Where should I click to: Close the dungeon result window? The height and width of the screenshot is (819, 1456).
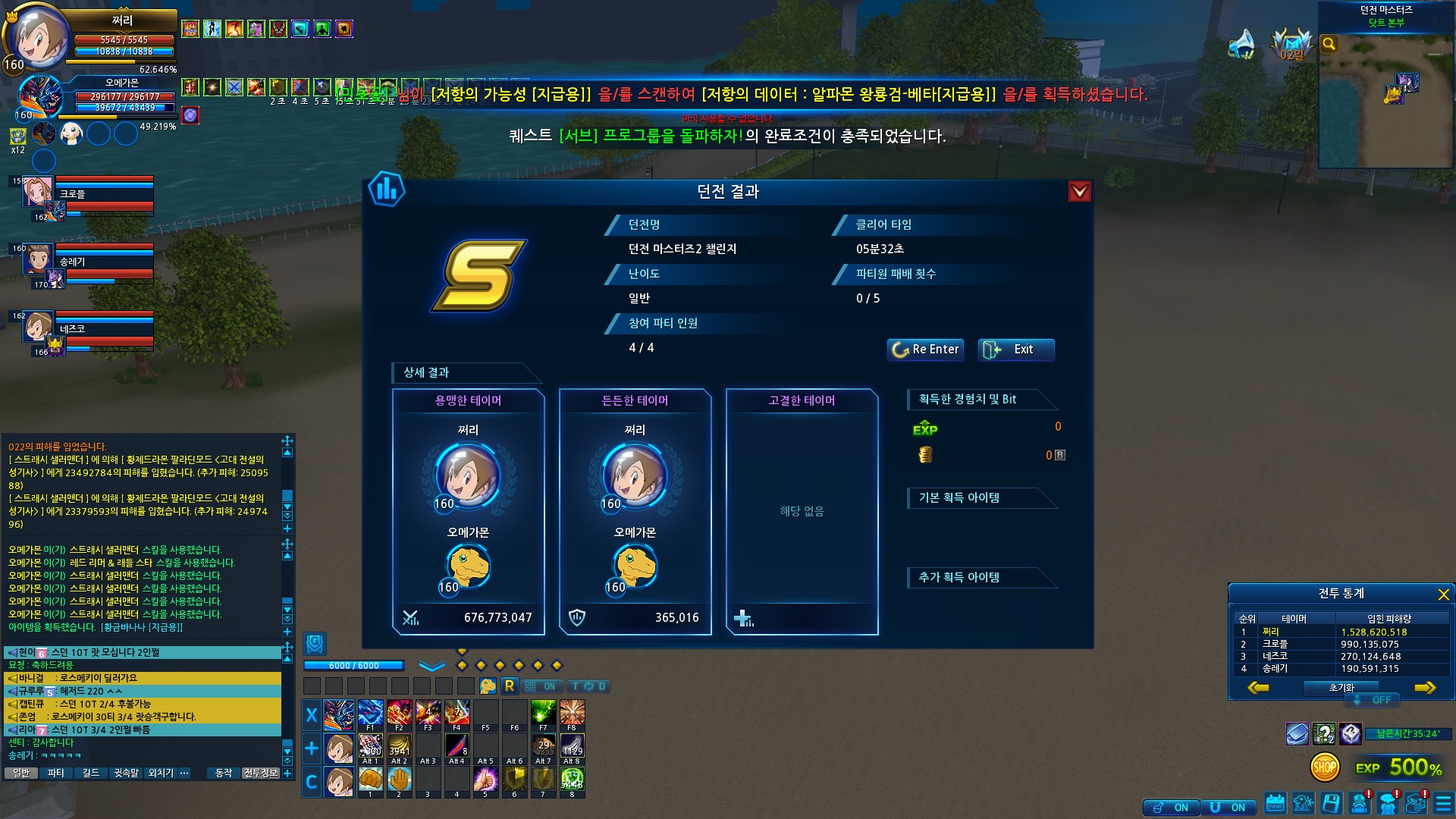pos(1079,192)
